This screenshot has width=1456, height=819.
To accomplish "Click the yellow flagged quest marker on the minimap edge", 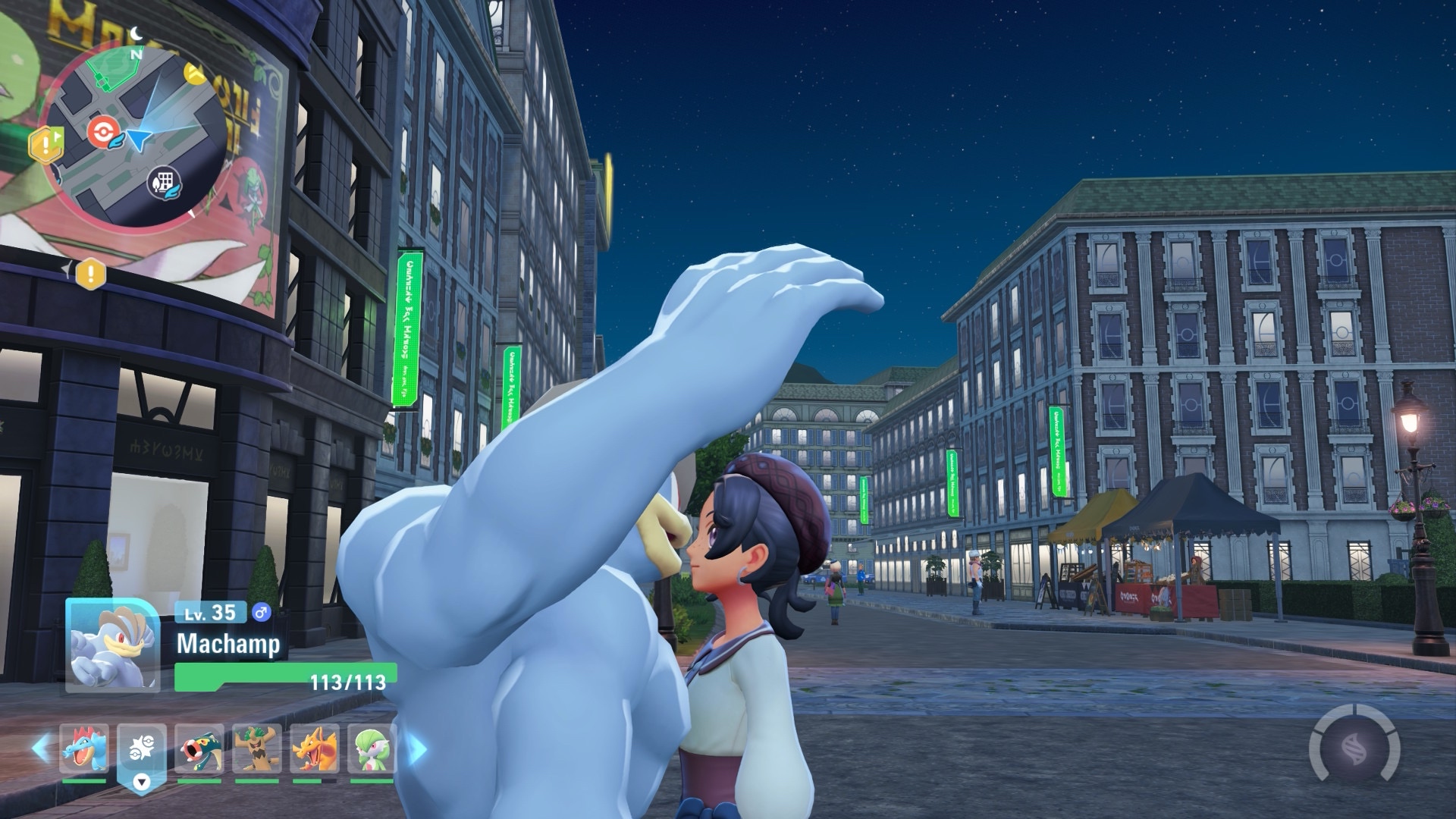I will point(45,143).
